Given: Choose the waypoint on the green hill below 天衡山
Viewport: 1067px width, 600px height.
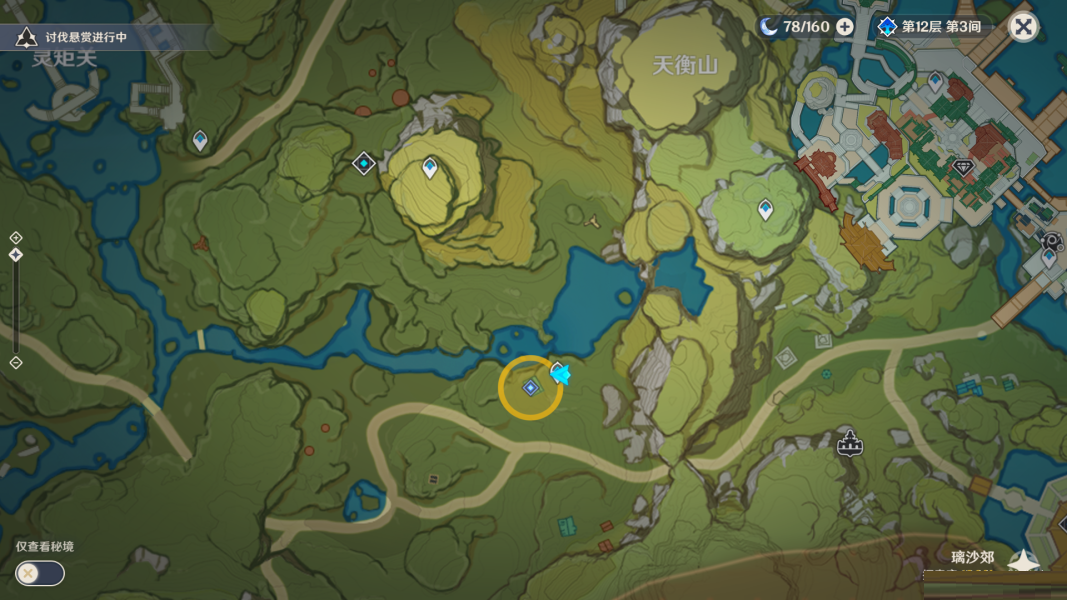Looking at the screenshot, I should pyautogui.click(x=765, y=209).
